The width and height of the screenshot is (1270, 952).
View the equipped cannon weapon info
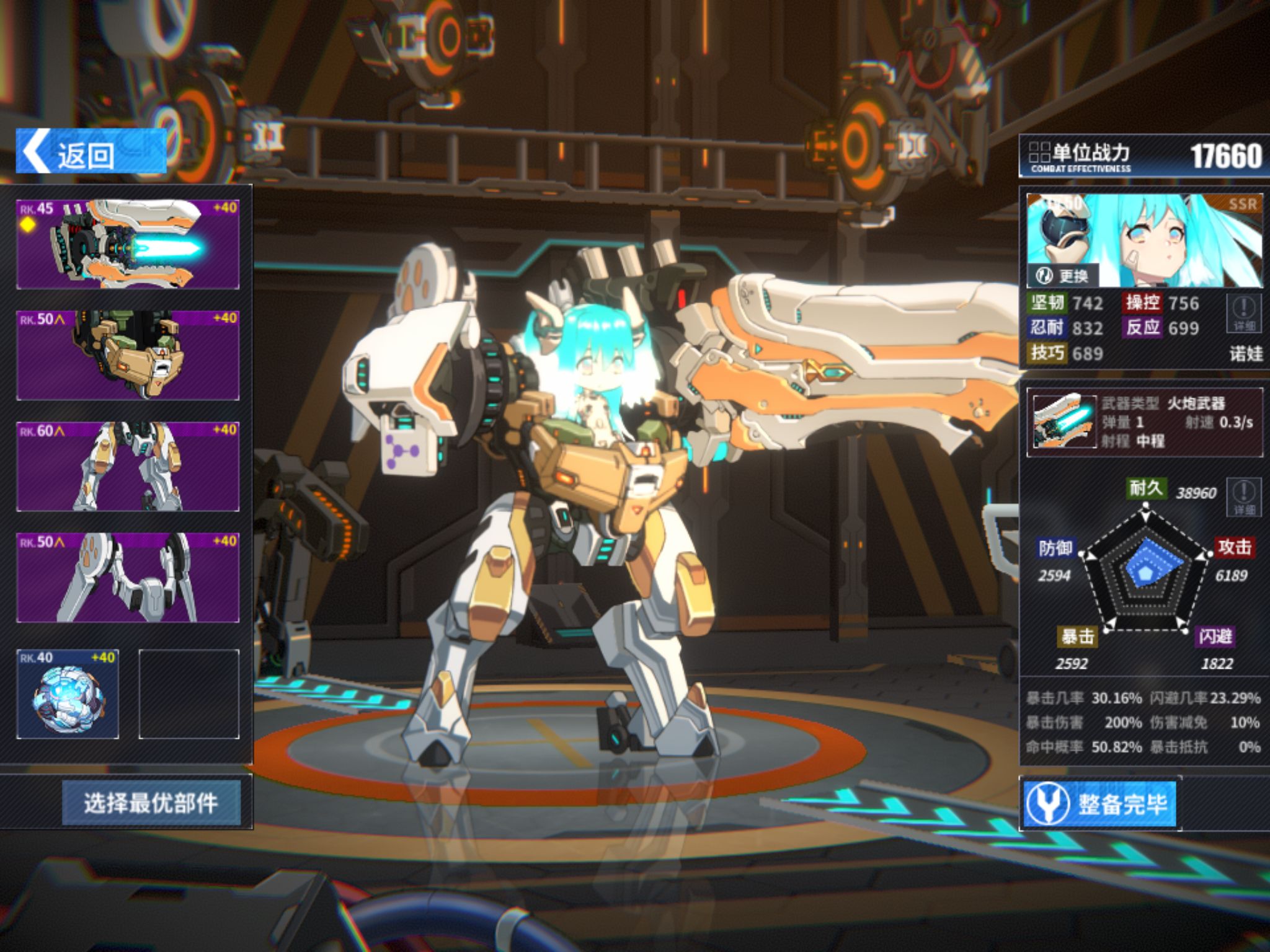[1145, 422]
